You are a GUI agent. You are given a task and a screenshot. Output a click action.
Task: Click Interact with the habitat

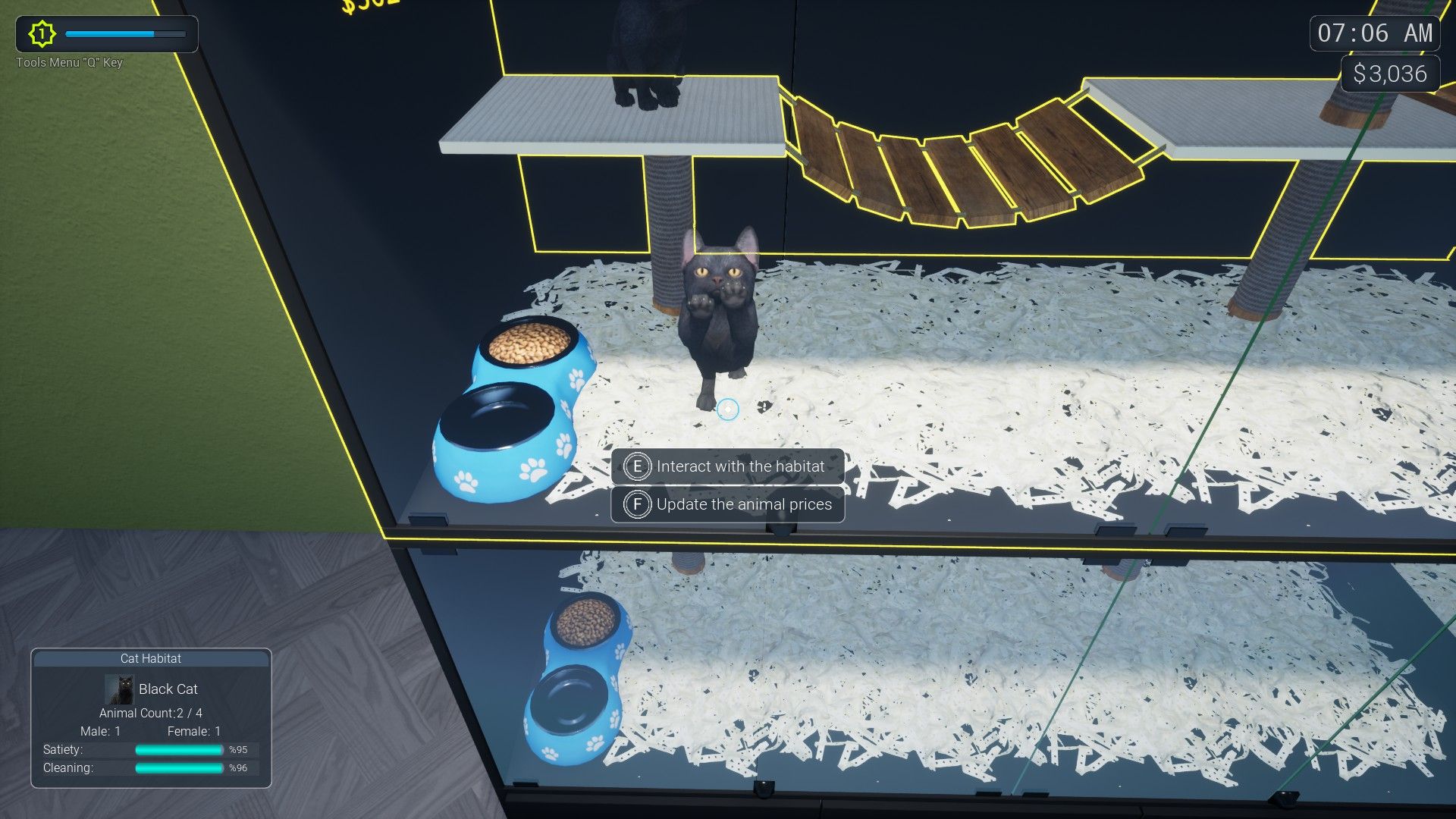click(739, 466)
